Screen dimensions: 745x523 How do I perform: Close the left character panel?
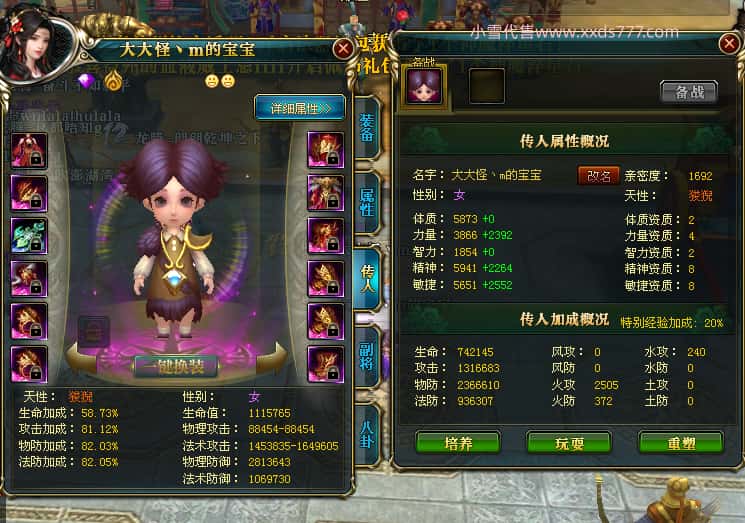343,47
